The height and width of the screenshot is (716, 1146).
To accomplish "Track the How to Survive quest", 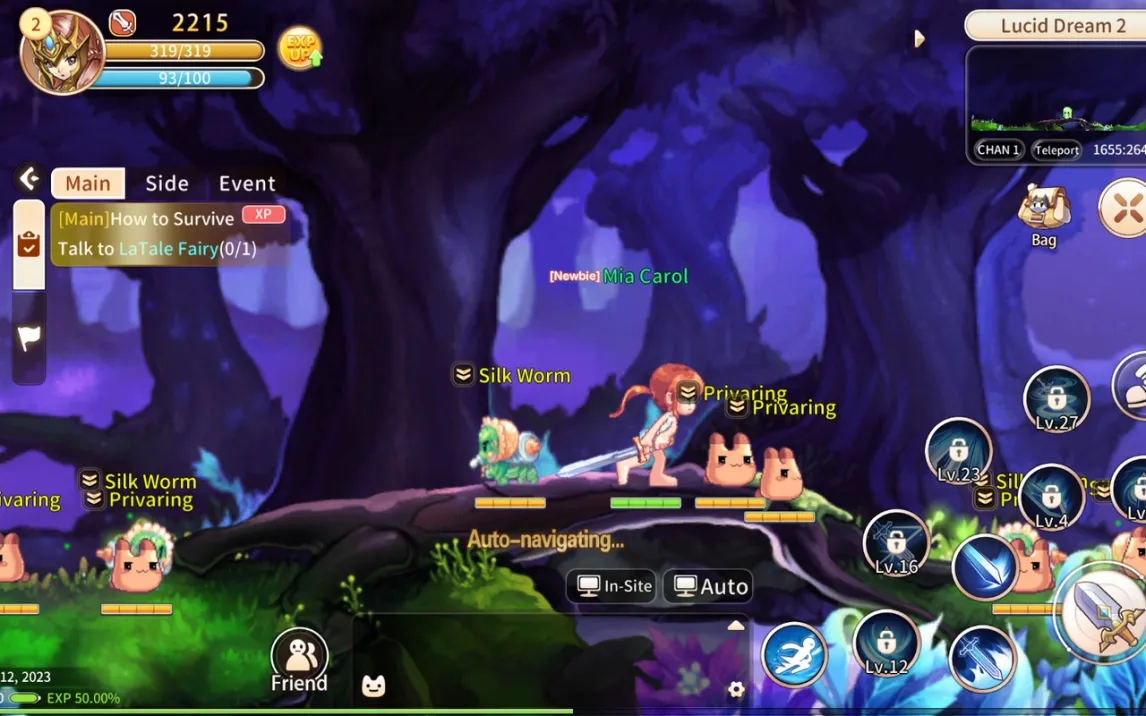I will (x=170, y=233).
